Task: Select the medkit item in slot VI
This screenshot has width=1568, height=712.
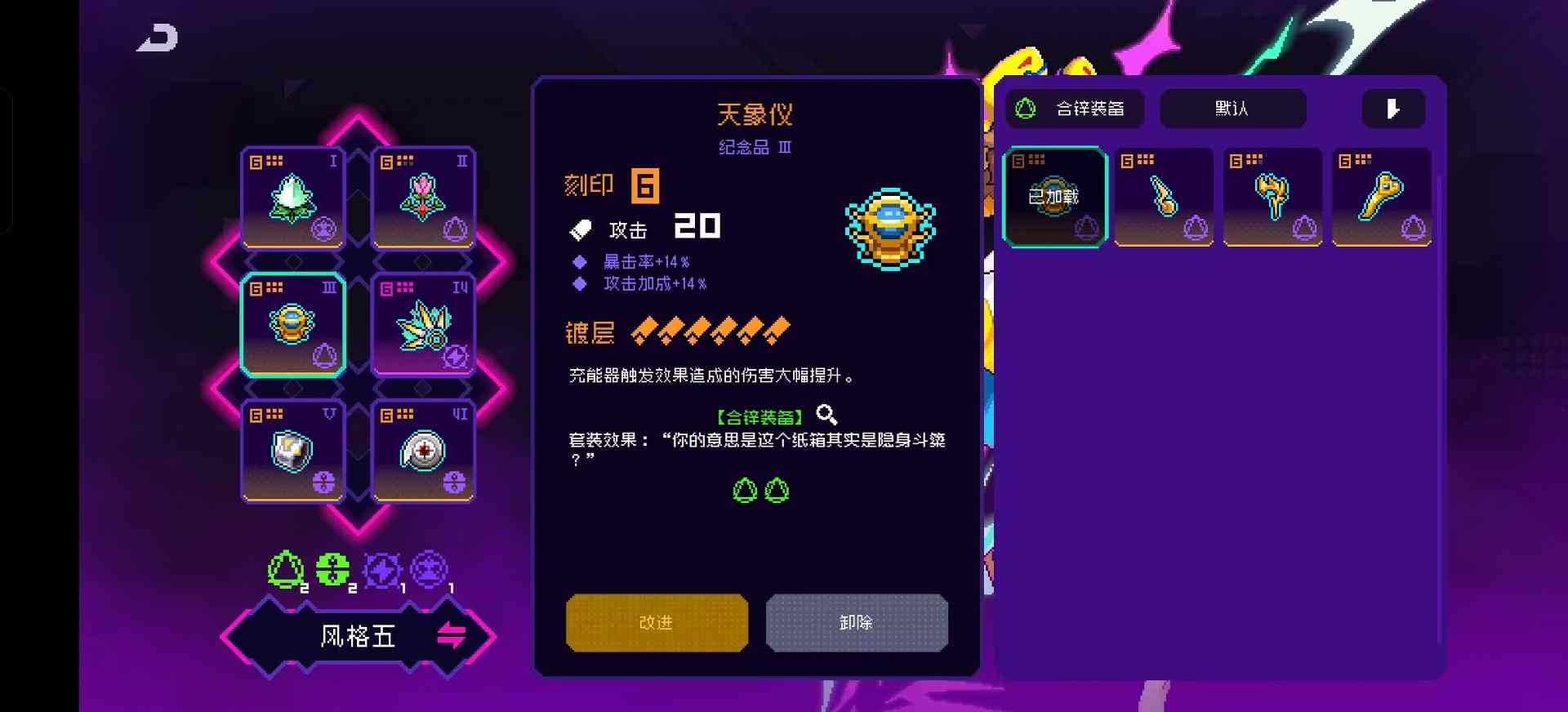Action: (421, 451)
